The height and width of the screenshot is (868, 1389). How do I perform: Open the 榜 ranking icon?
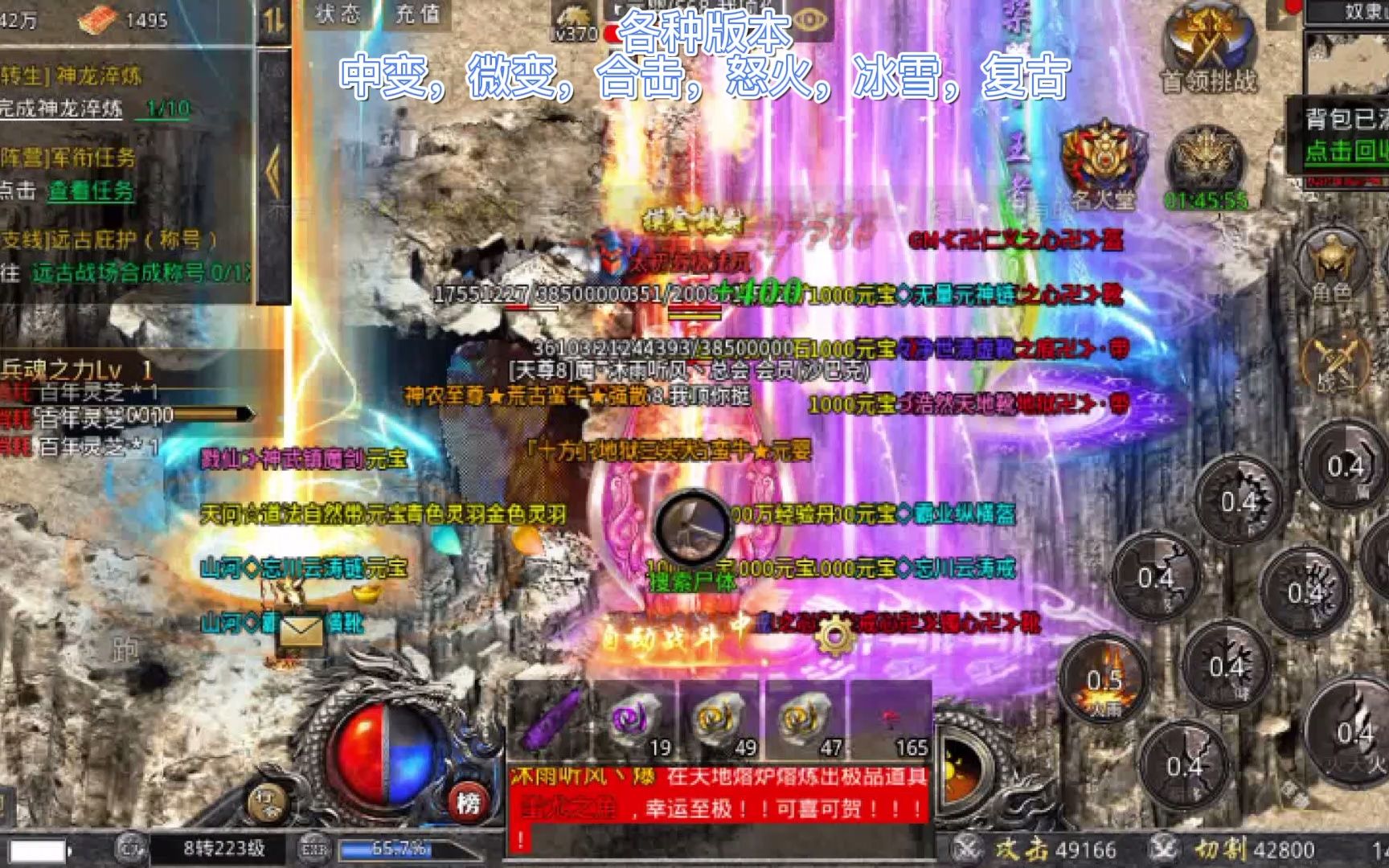click(469, 804)
